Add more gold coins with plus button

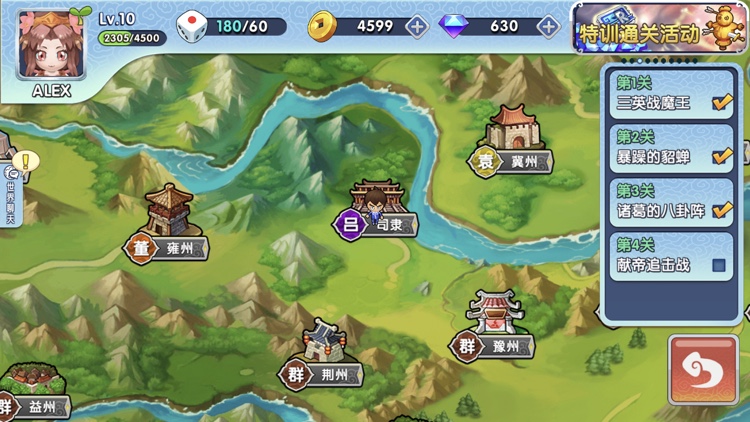click(417, 26)
